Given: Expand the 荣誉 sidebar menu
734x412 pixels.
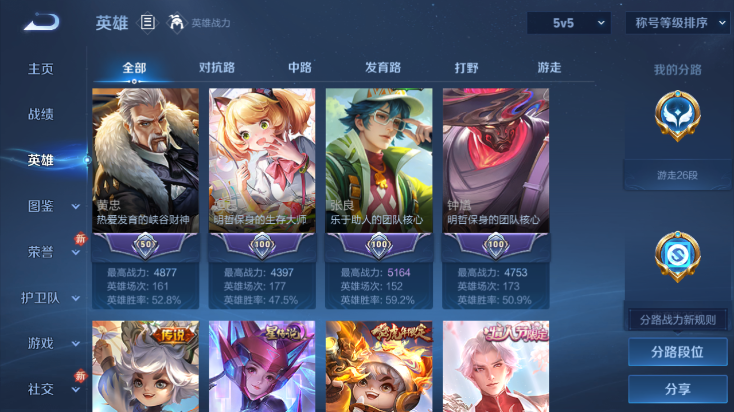Looking at the screenshot, I should [x=50, y=252].
